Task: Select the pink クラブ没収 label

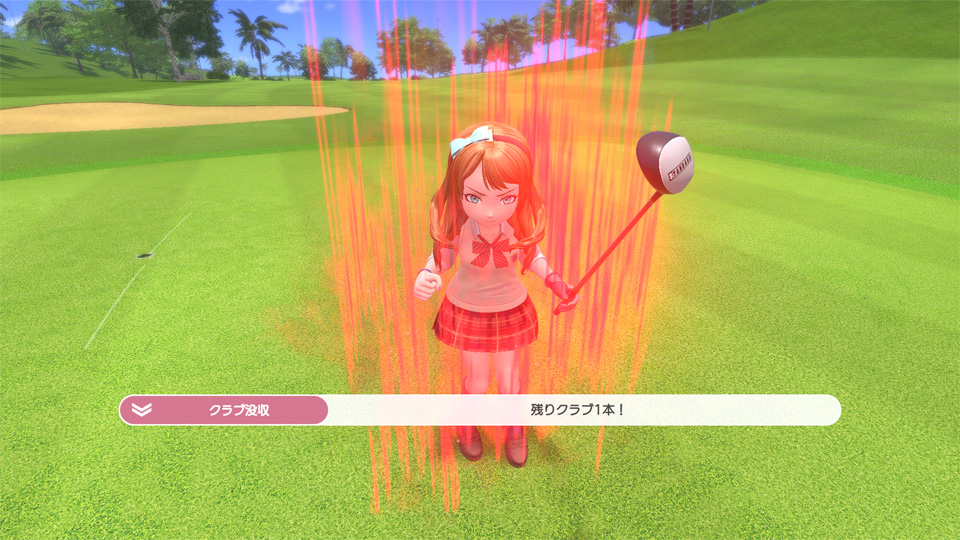Action: pos(239,410)
